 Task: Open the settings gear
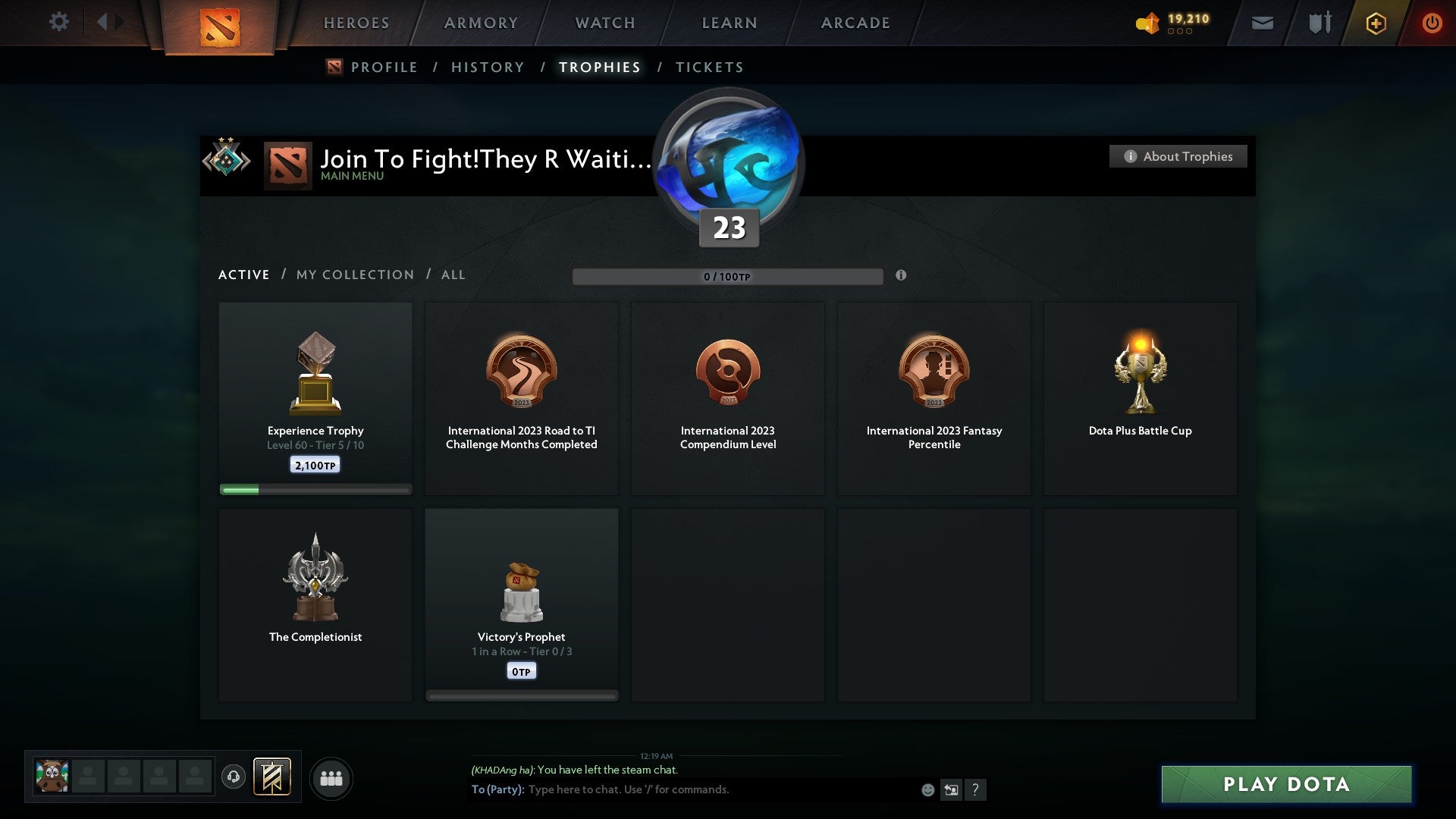[58, 22]
